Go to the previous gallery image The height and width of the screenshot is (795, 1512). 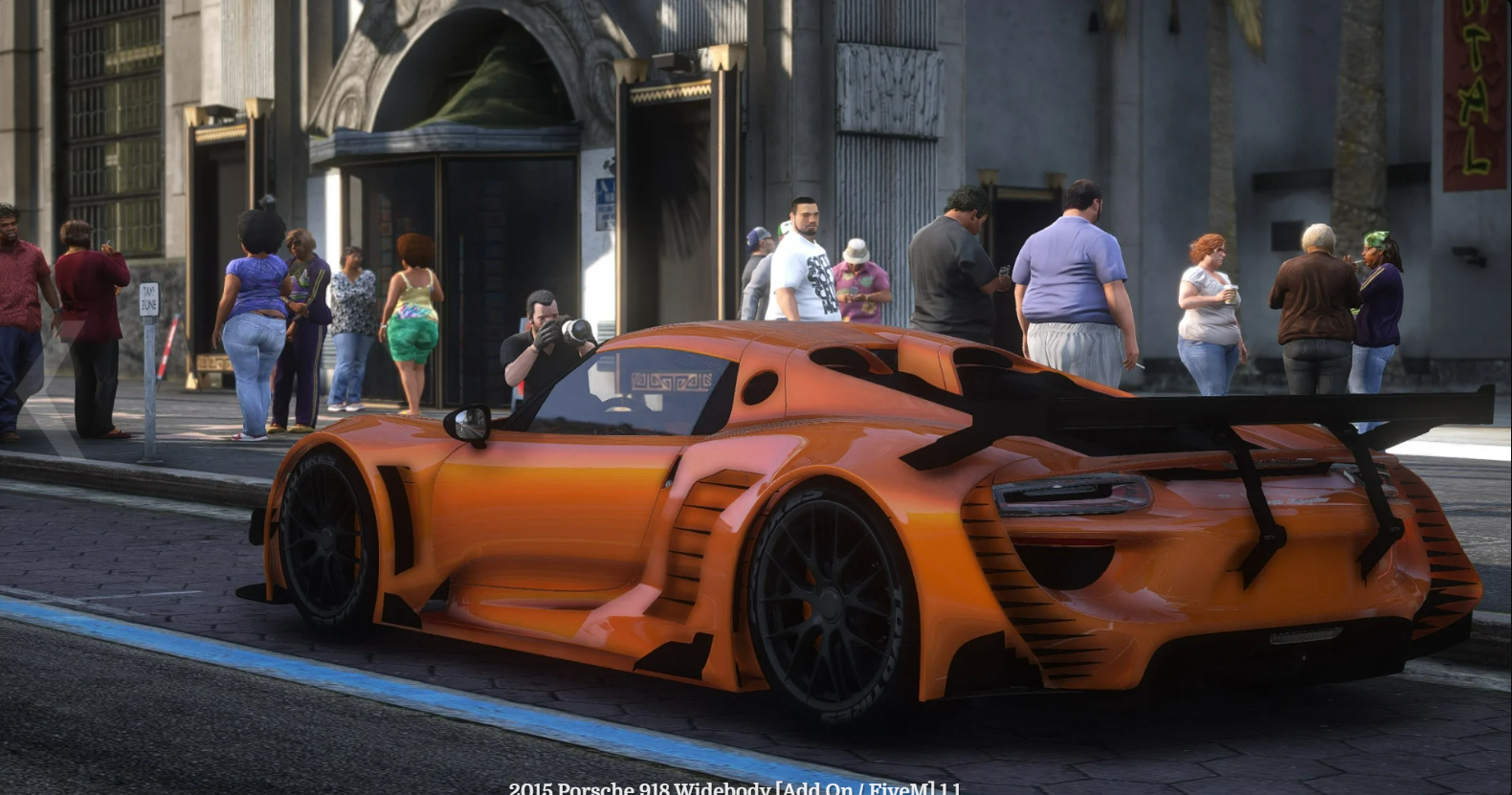click(x=43, y=390)
